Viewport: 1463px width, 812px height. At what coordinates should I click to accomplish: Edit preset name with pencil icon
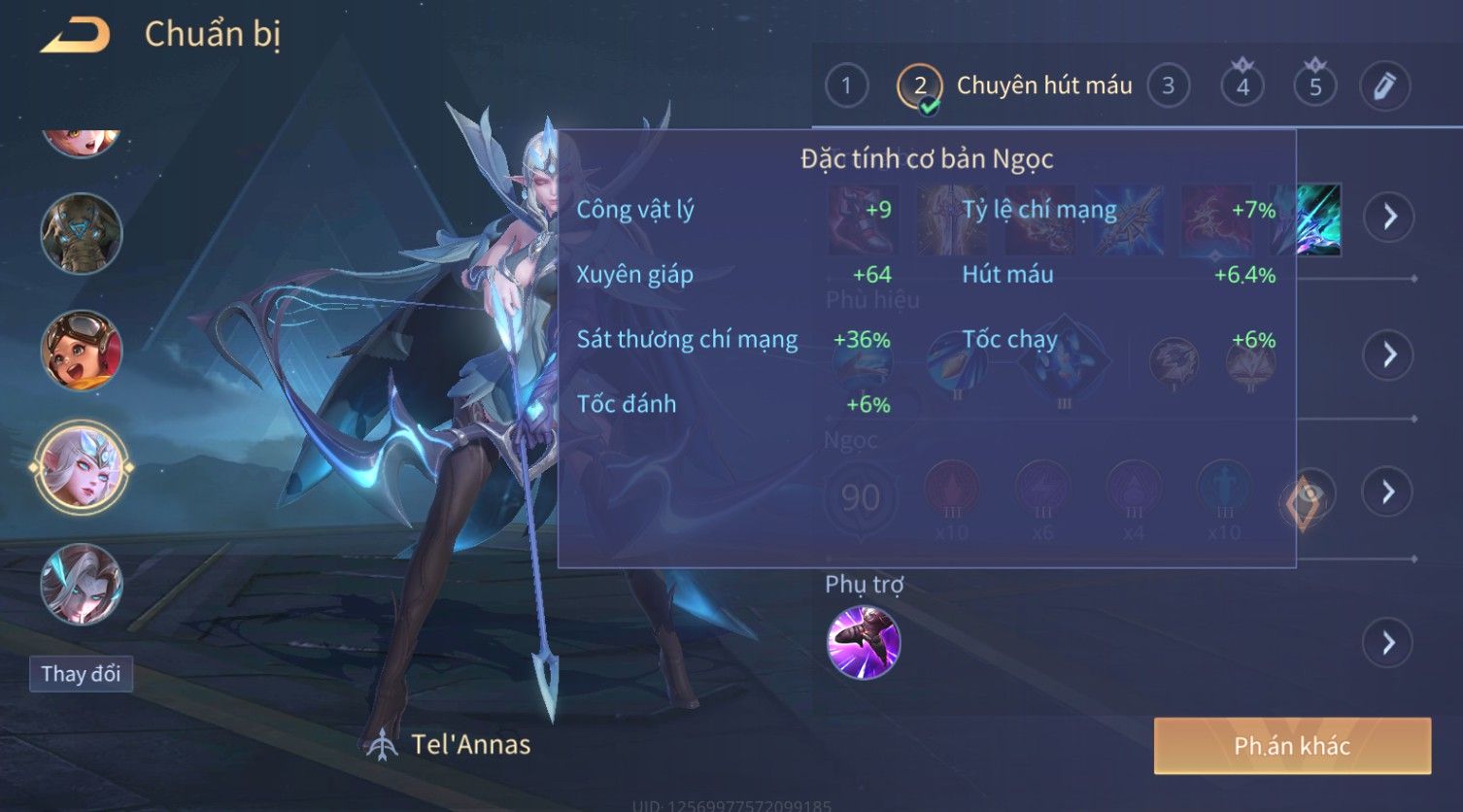pos(1384,86)
